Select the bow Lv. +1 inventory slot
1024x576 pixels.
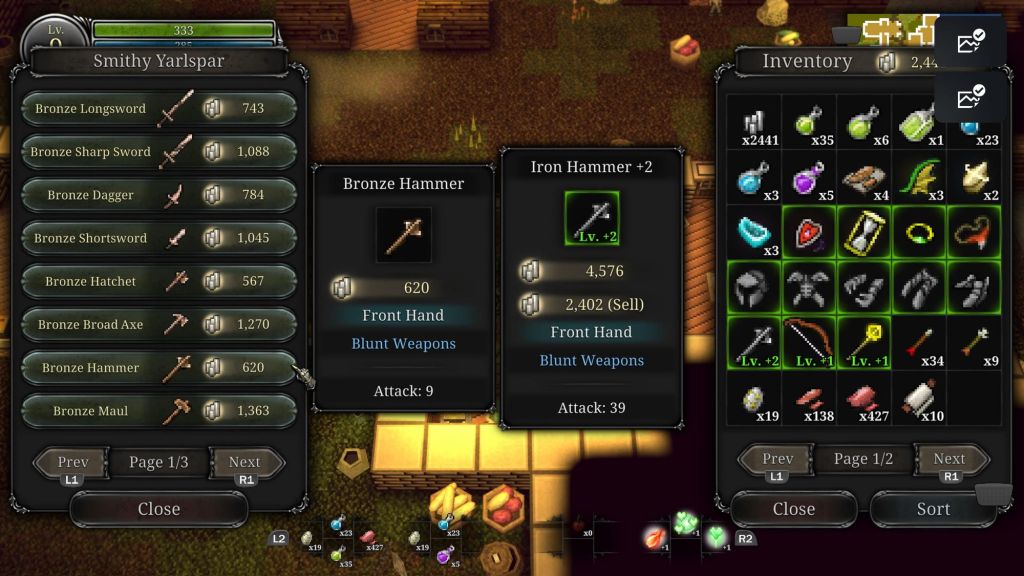pos(808,343)
